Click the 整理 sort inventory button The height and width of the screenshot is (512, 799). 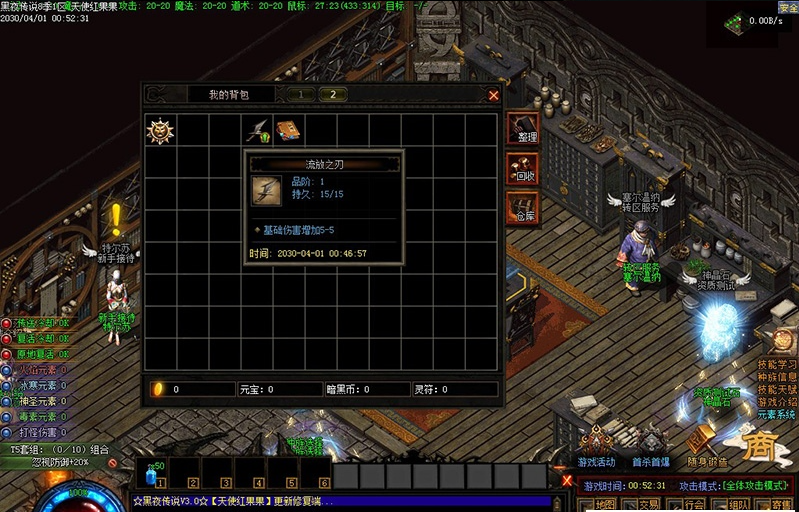click(x=523, y=129)
